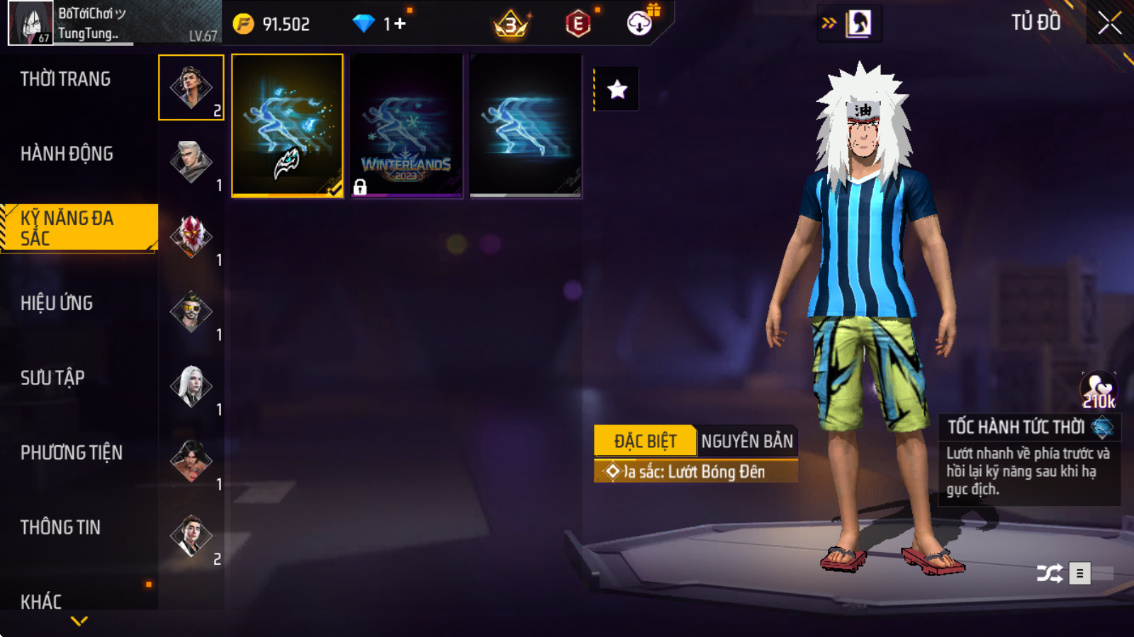This screenshot has height=637, width=1134.
Task: Open the SƯU TẬP category
Action: 53,378
